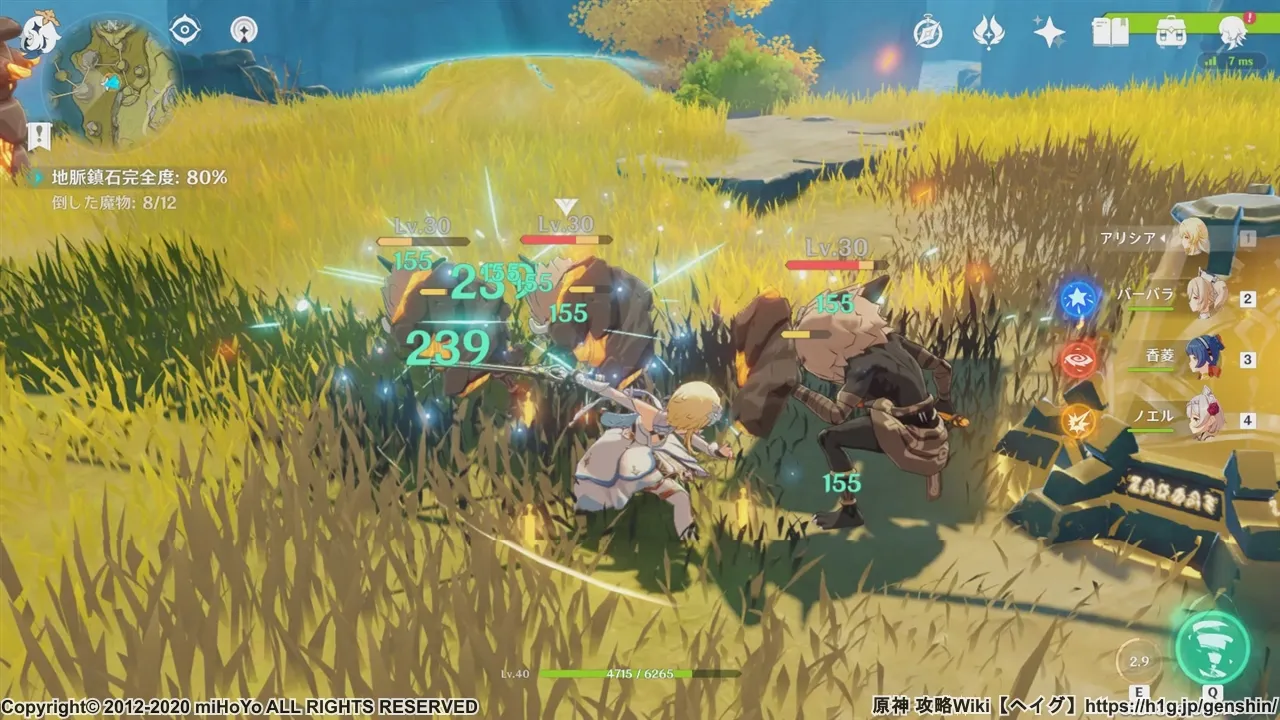Switch to party member ノエル

1206,415
